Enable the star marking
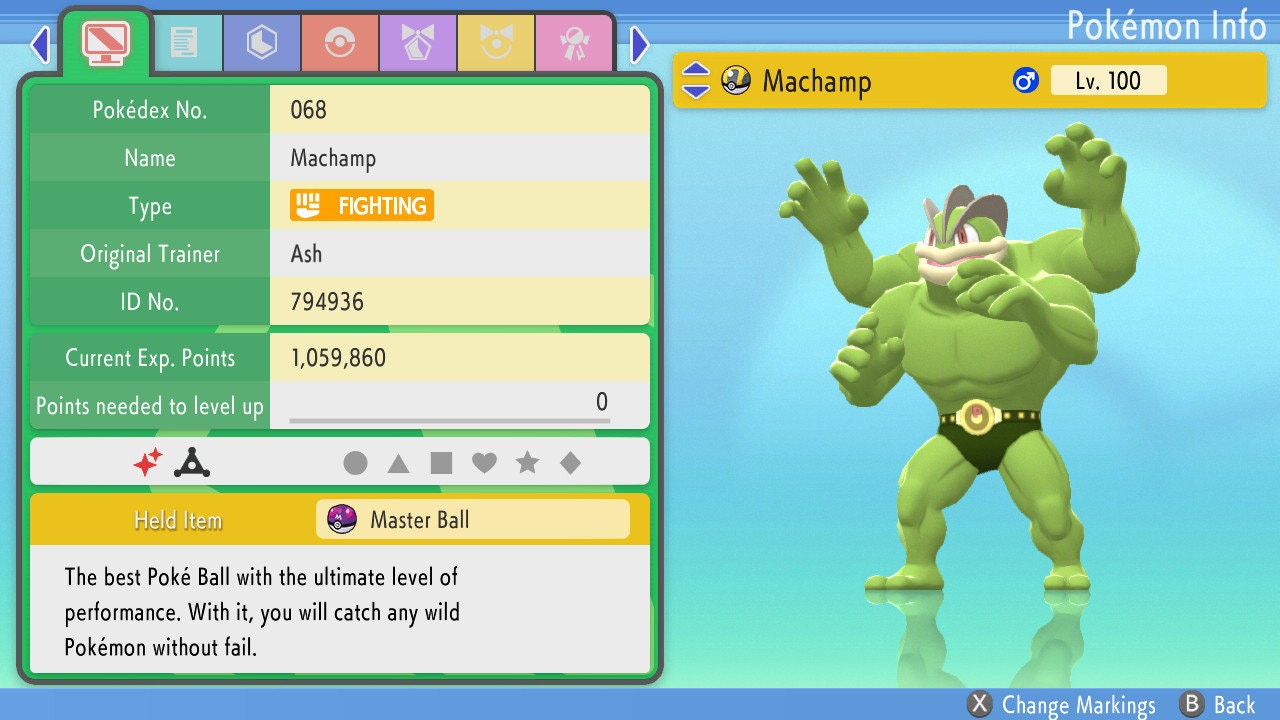1280x720 pixels. click(529, 462)
